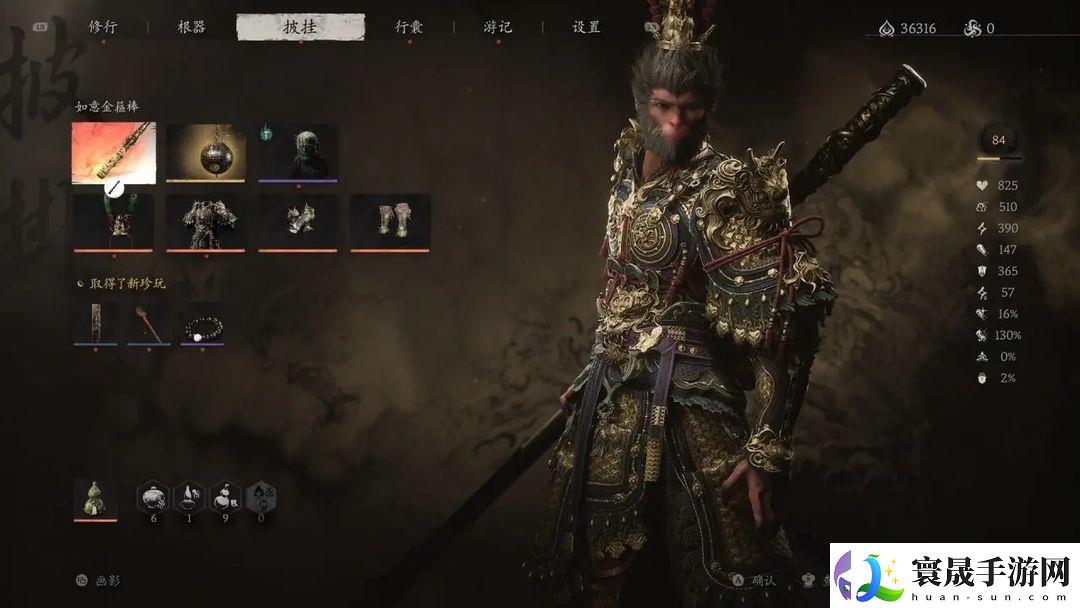Choose the arm bracers slot
This screenshot has height=608, width=1080.
pos(298,221)
